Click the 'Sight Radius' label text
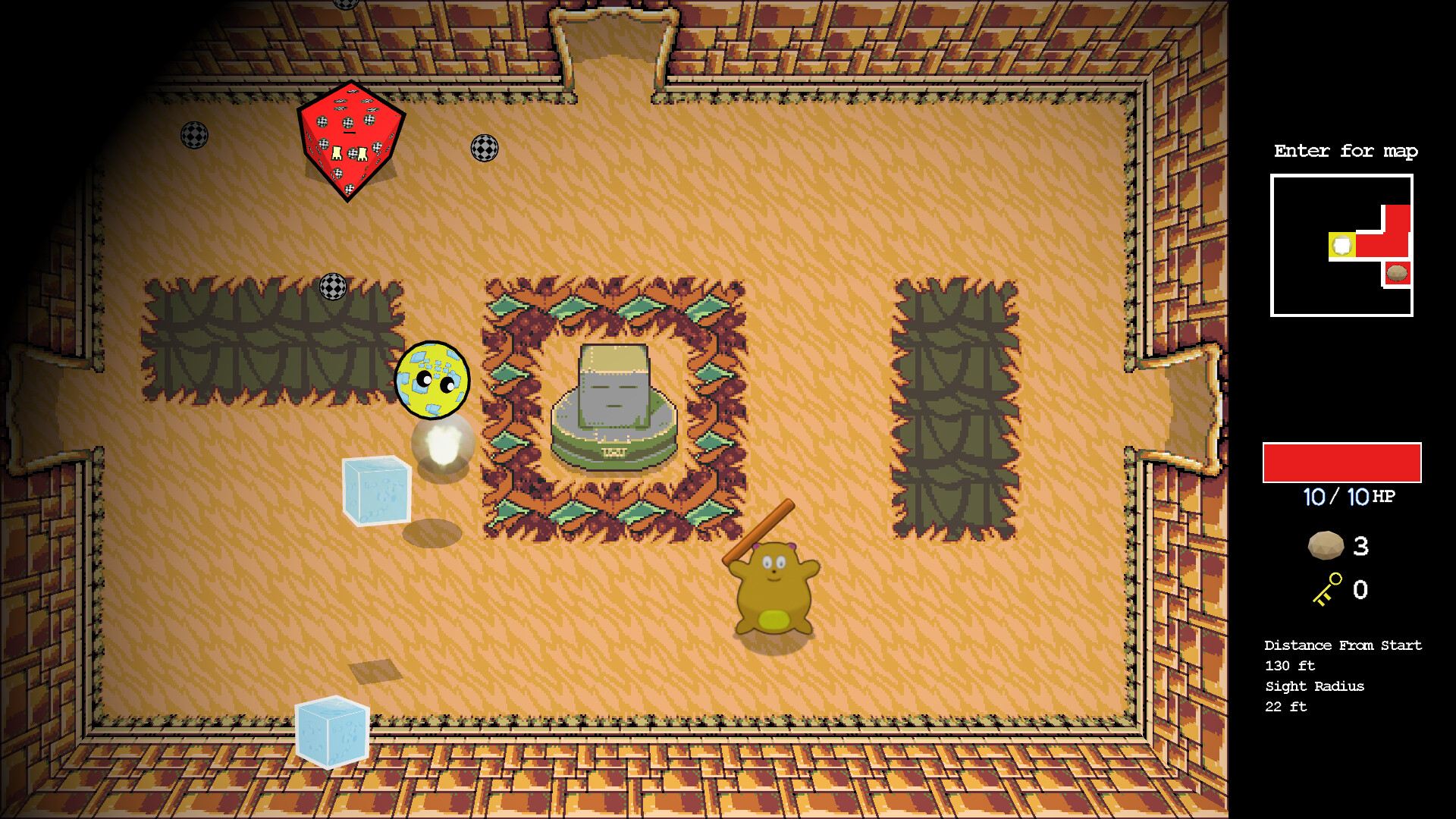Viewport: 1456px width, 819px height. pos(1313,686)
